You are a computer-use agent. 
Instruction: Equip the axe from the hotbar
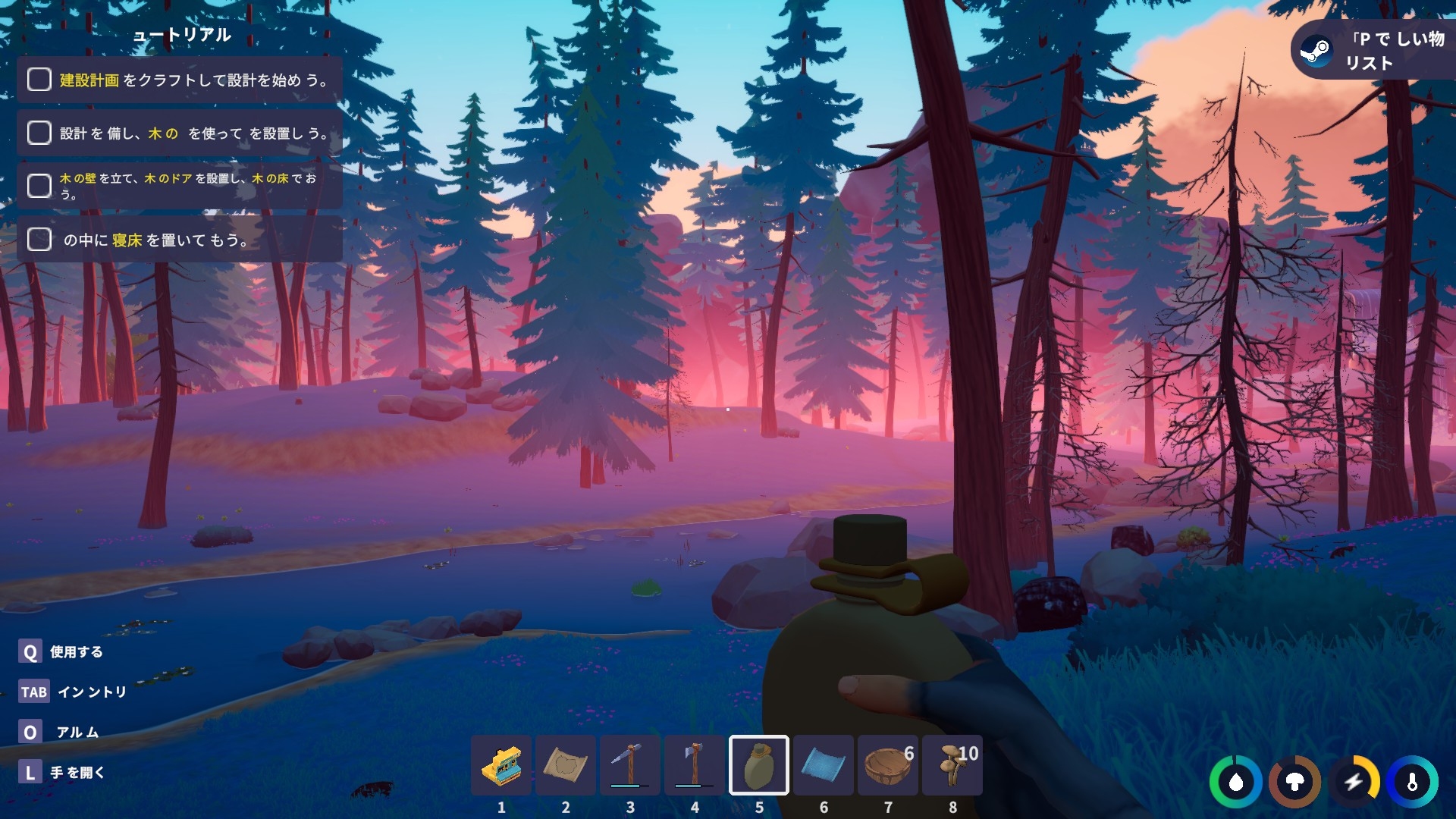click(x=694, y=765)
